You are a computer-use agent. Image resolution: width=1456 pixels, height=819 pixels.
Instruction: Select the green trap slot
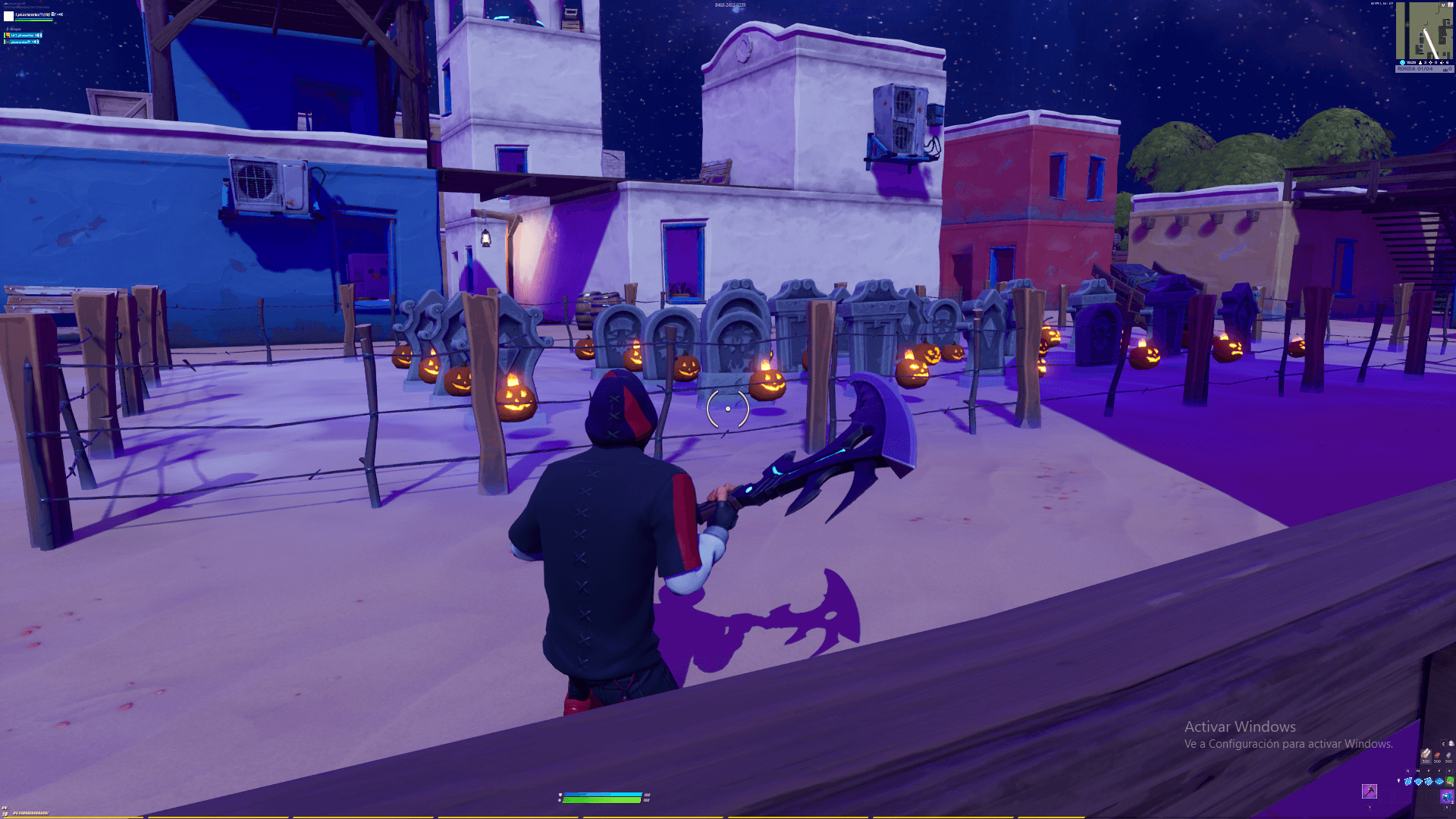click(1450, 781)
